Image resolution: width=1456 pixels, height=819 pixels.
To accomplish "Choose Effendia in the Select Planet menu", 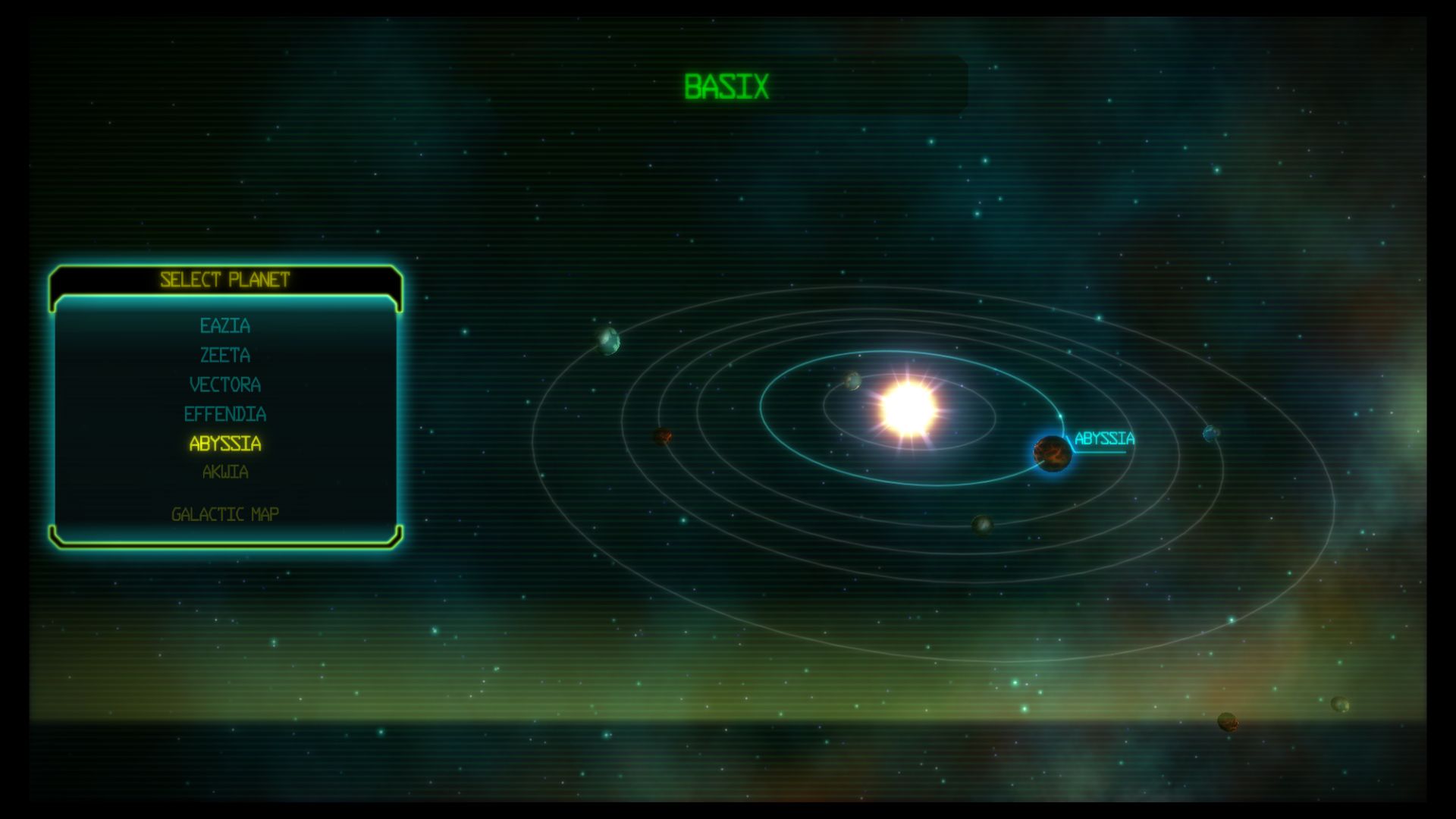I will coord(227,415).
